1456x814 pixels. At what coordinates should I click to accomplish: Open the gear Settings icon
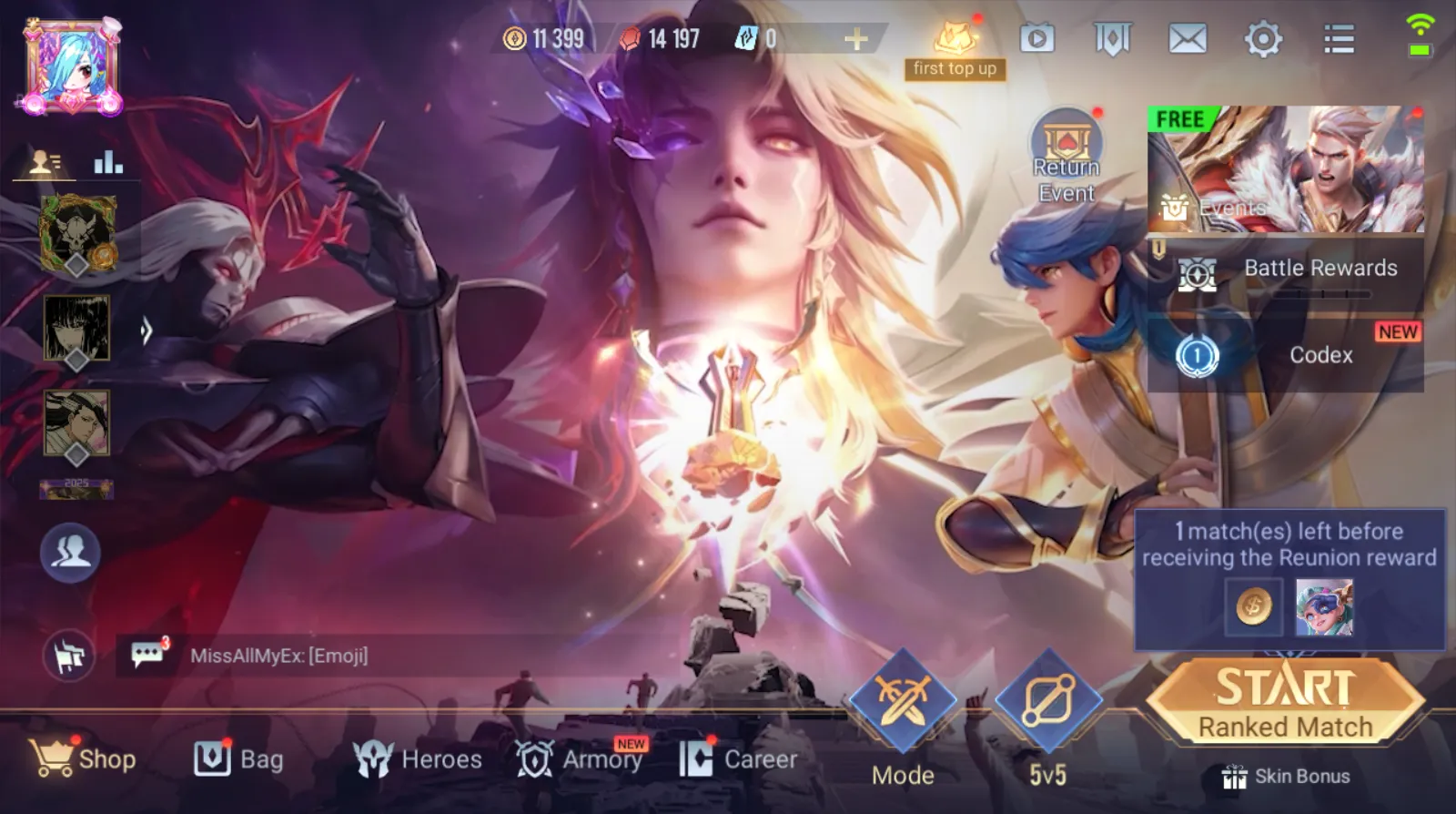1263,39
